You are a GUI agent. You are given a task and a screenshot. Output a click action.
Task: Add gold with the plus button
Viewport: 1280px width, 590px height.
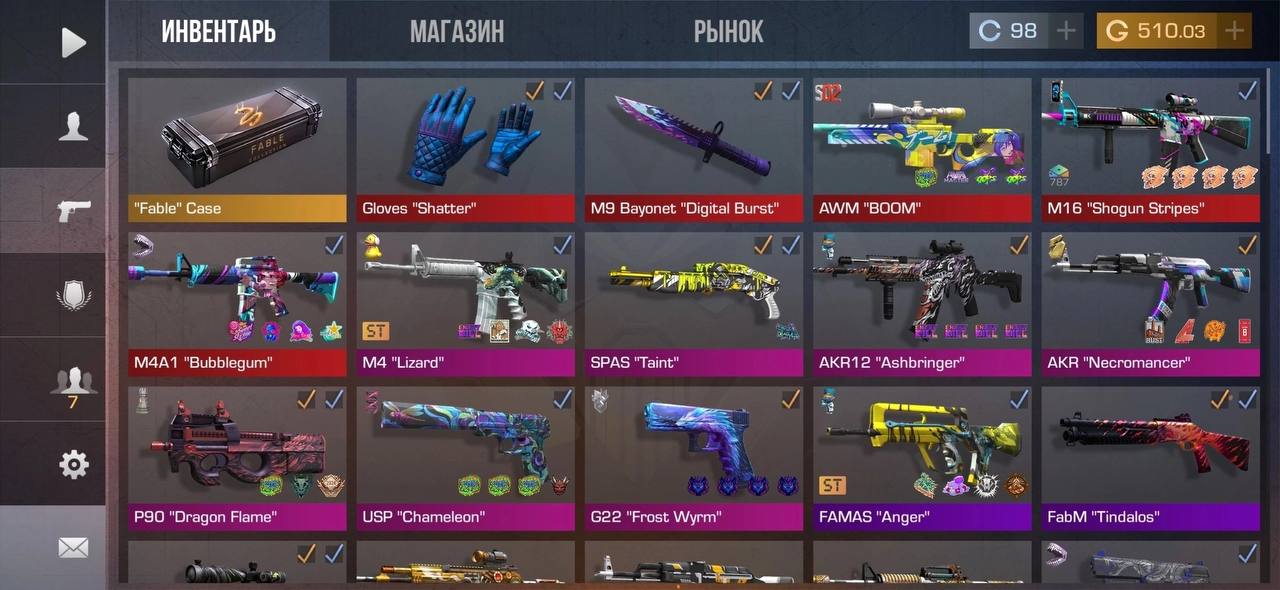pyautogui.click(x=1235, y=31)
